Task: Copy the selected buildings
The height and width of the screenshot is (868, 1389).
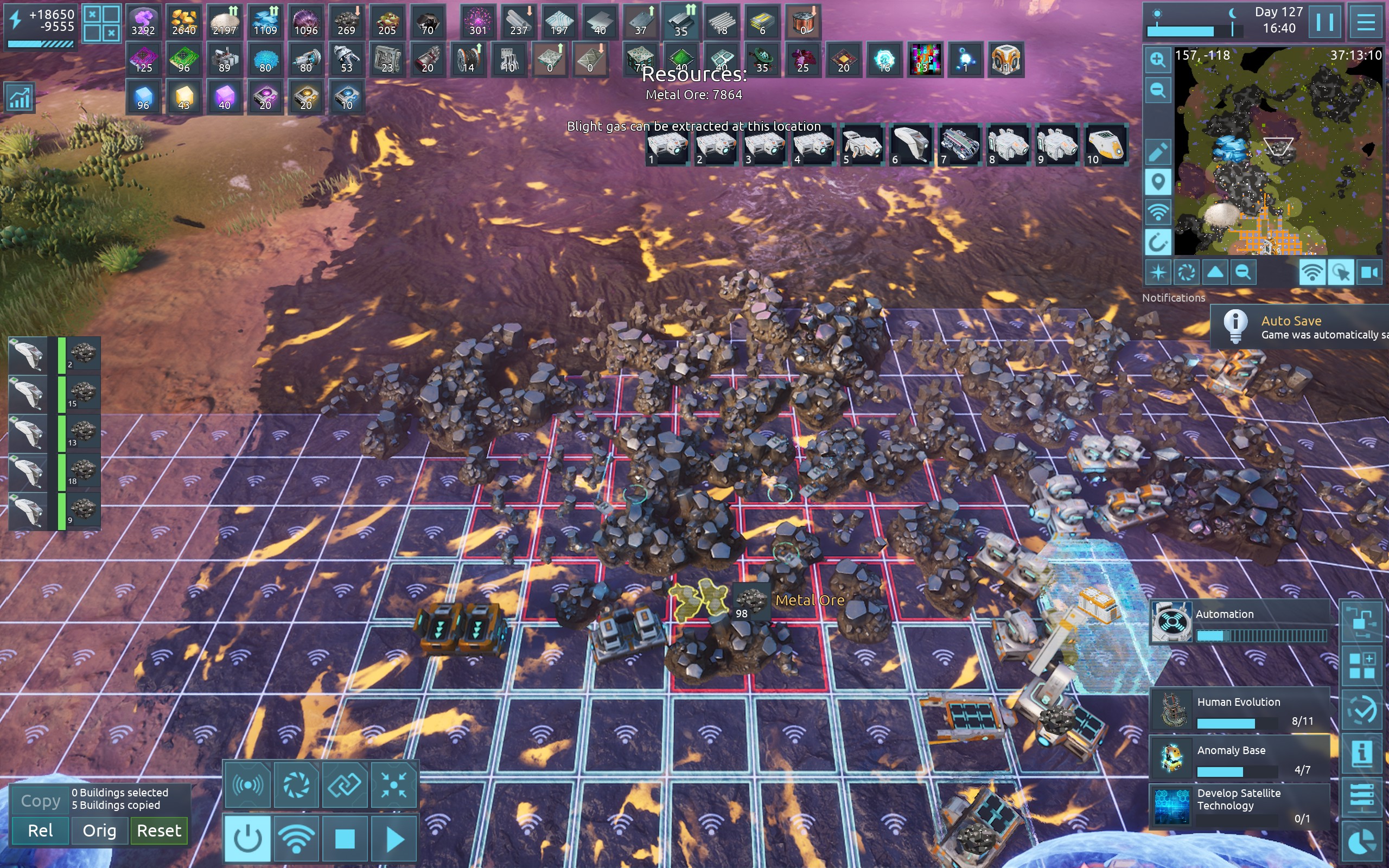Action: pos(40,801)
